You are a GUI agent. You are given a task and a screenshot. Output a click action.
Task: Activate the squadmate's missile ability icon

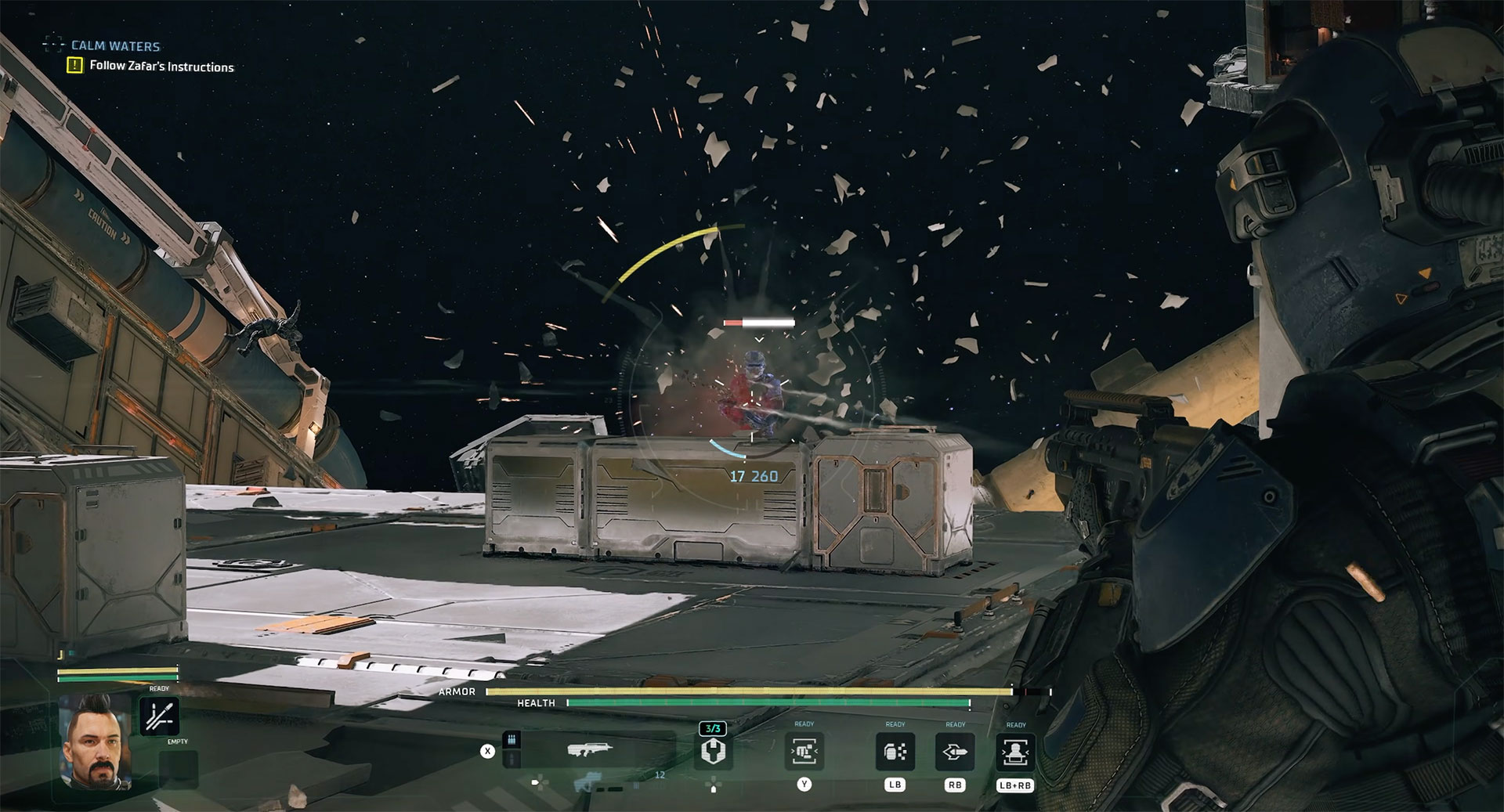coord(159,716)
